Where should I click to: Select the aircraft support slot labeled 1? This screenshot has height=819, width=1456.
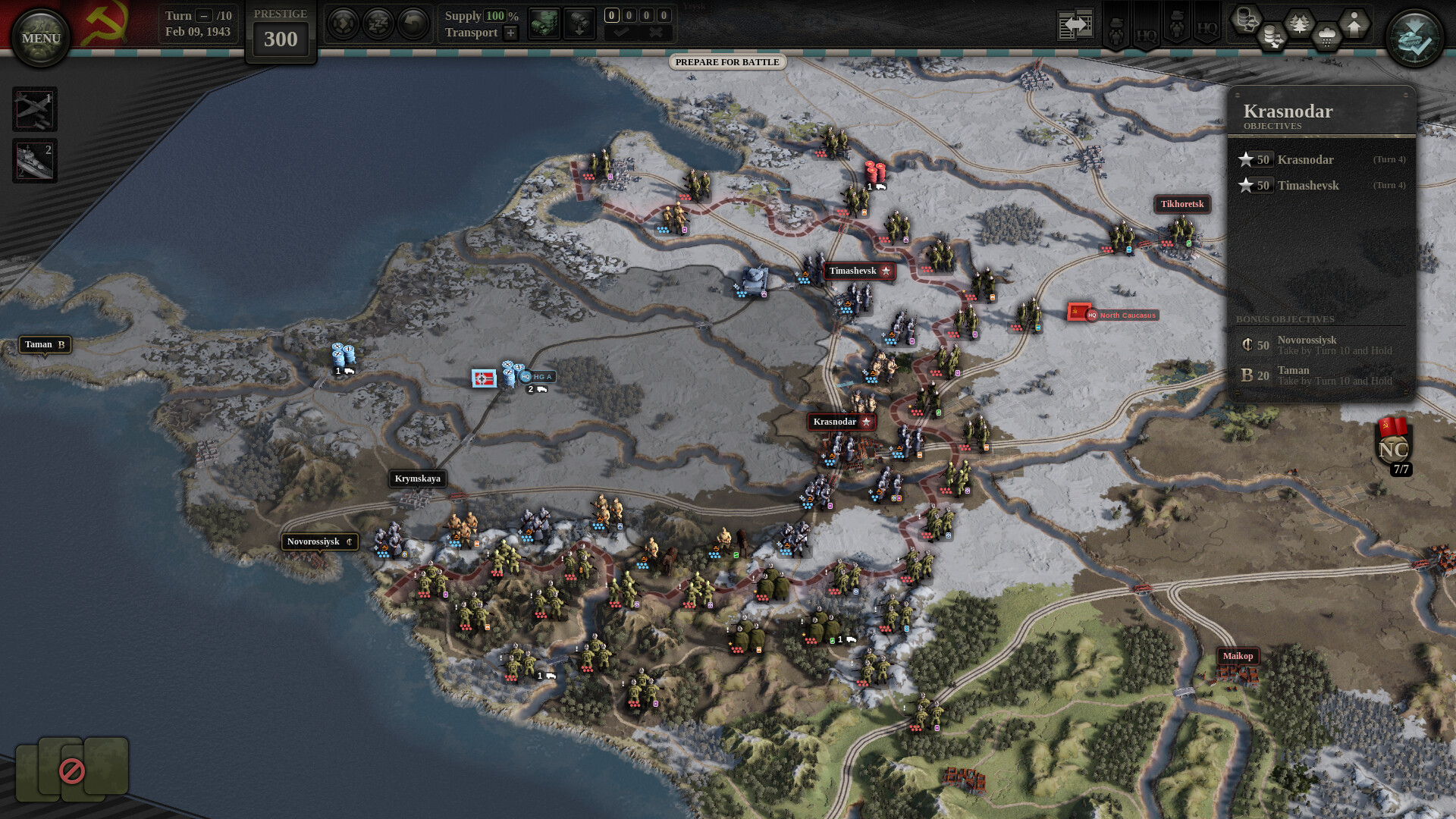point(35,109)
